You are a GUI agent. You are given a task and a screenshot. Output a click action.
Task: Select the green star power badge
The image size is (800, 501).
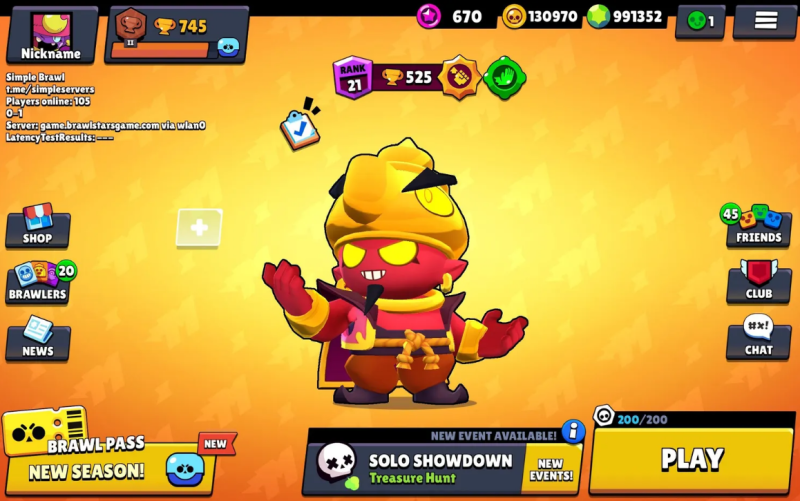click(x=503, y=77)
